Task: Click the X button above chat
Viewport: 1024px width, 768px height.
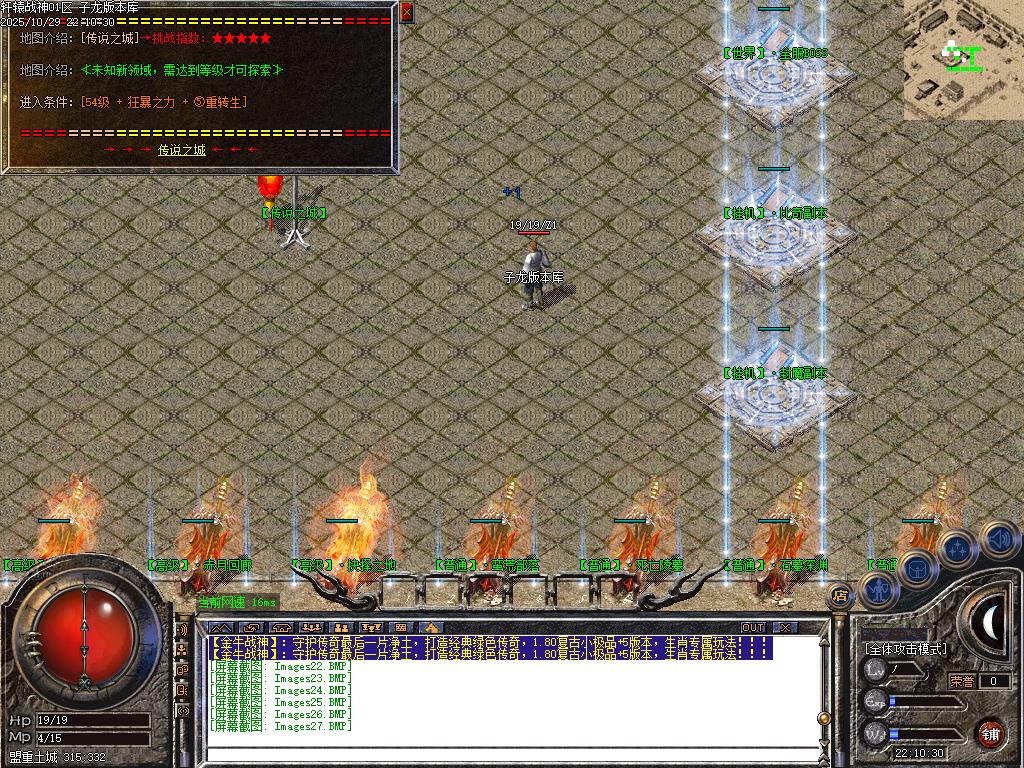Action: [785, 627]
